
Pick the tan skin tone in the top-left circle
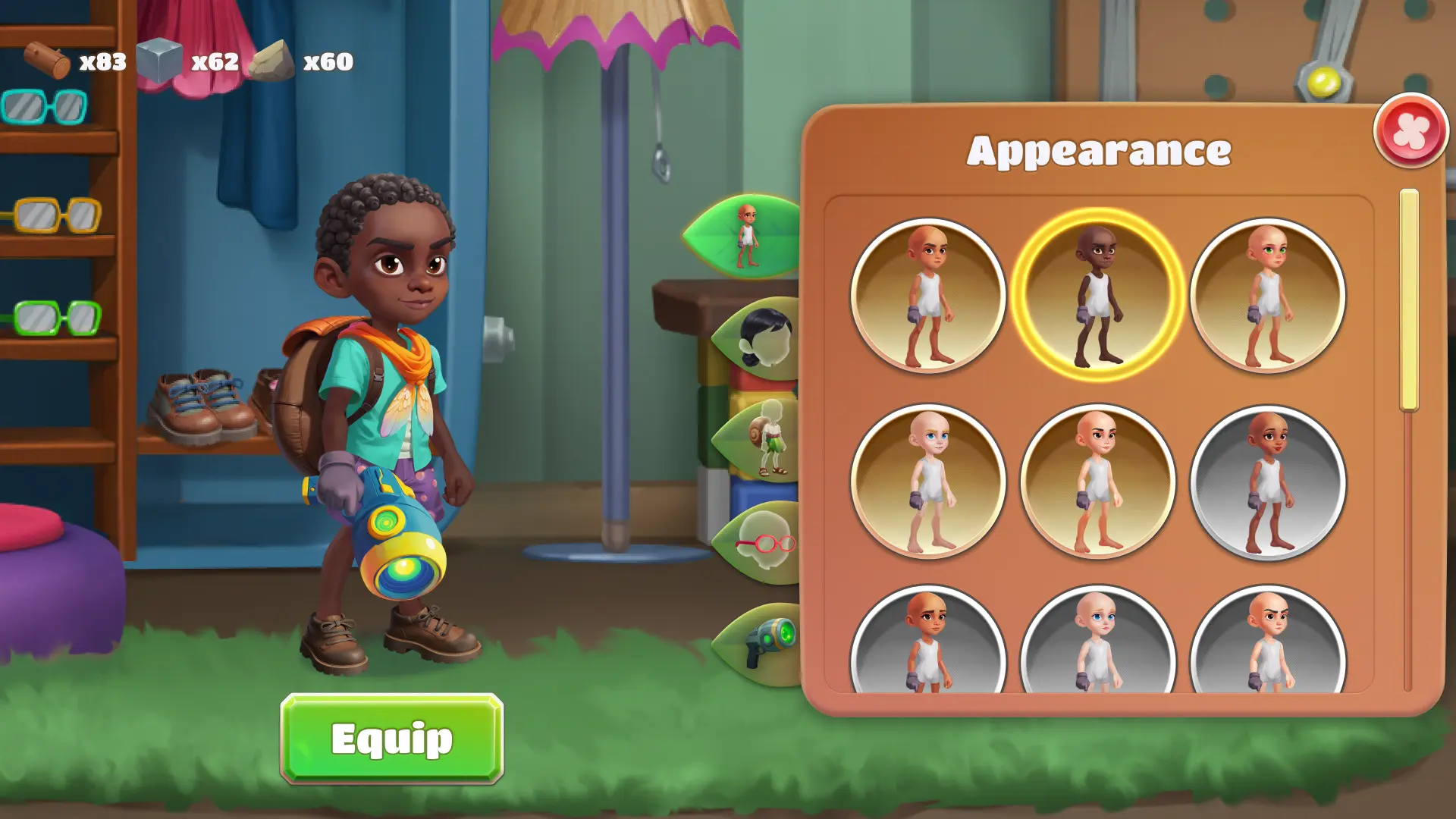[x=929, y=296]
